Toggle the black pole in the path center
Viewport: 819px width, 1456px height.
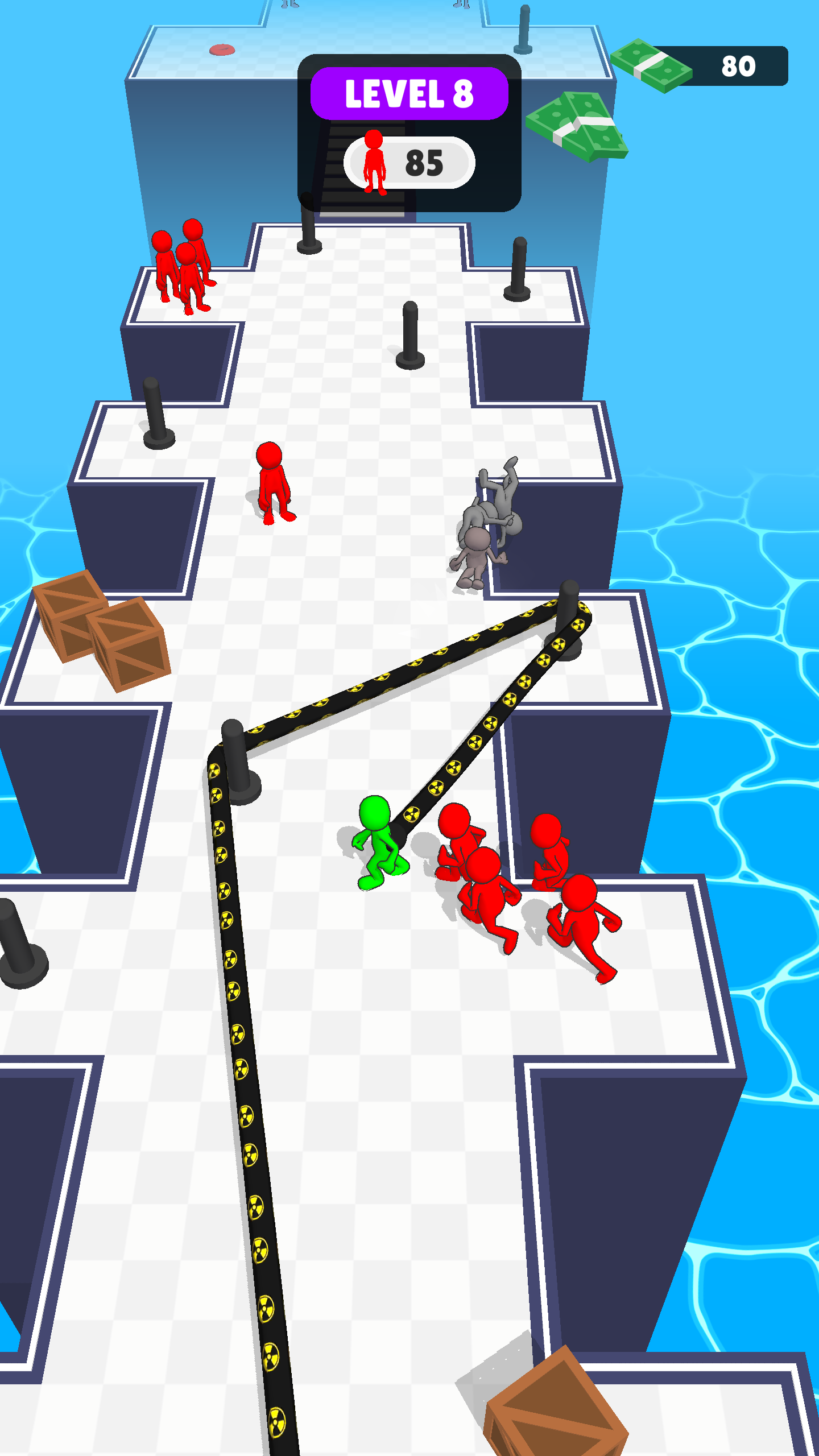click(411, 336)
